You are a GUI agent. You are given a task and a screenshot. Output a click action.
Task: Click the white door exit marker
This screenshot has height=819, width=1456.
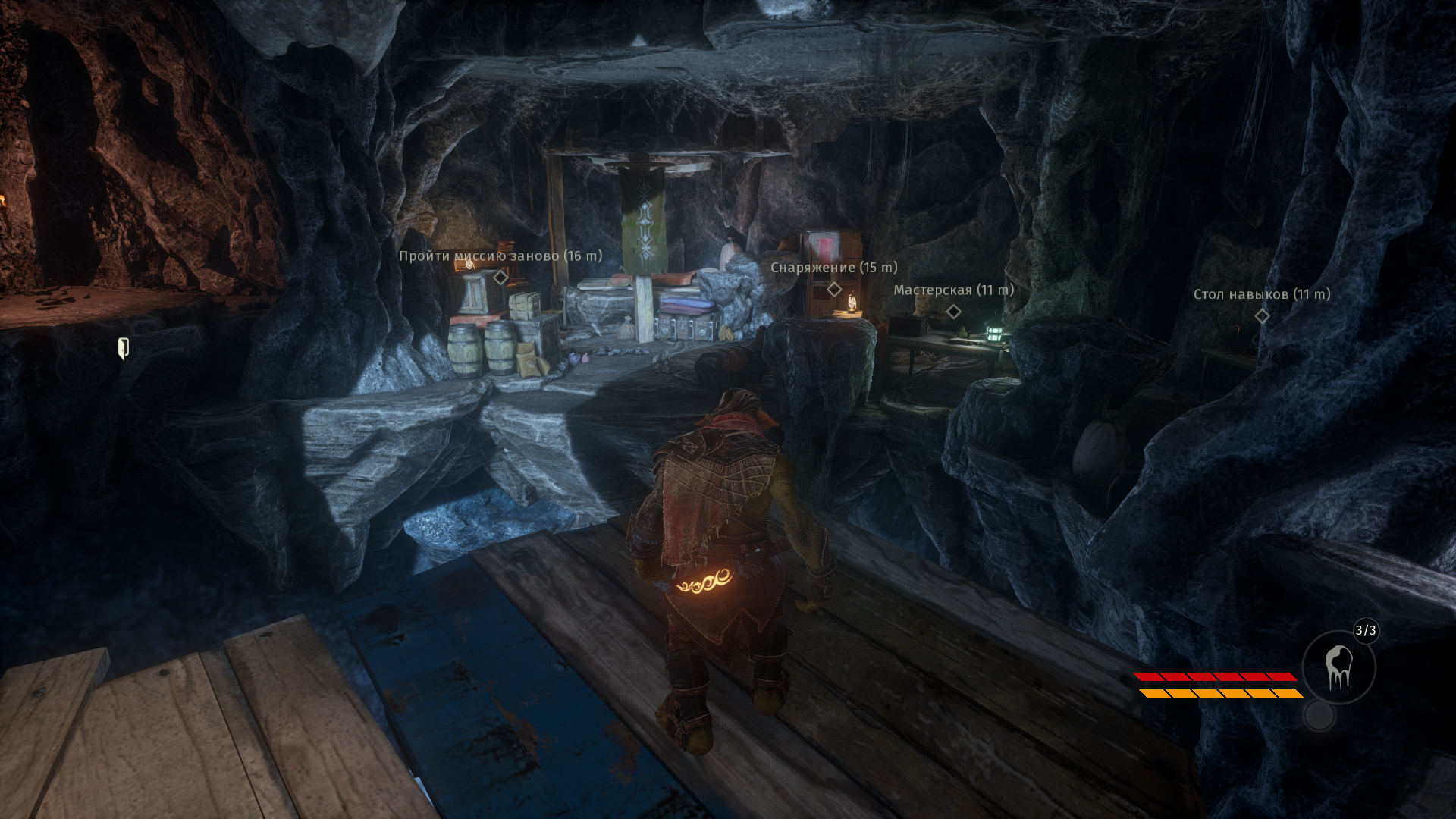point(123,348)
